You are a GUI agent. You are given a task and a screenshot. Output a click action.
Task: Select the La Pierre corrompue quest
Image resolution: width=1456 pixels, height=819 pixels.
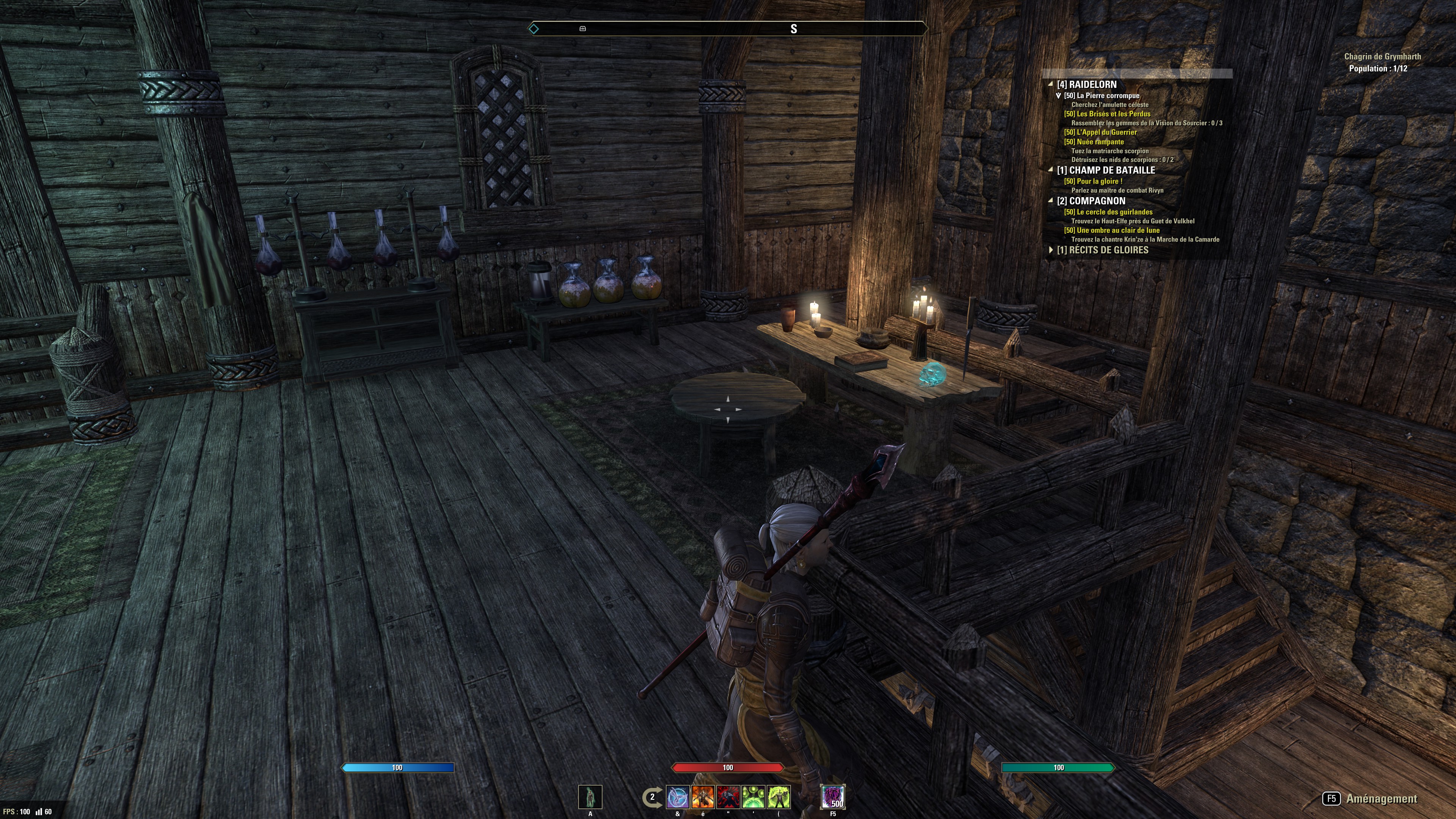[1101, 96]
